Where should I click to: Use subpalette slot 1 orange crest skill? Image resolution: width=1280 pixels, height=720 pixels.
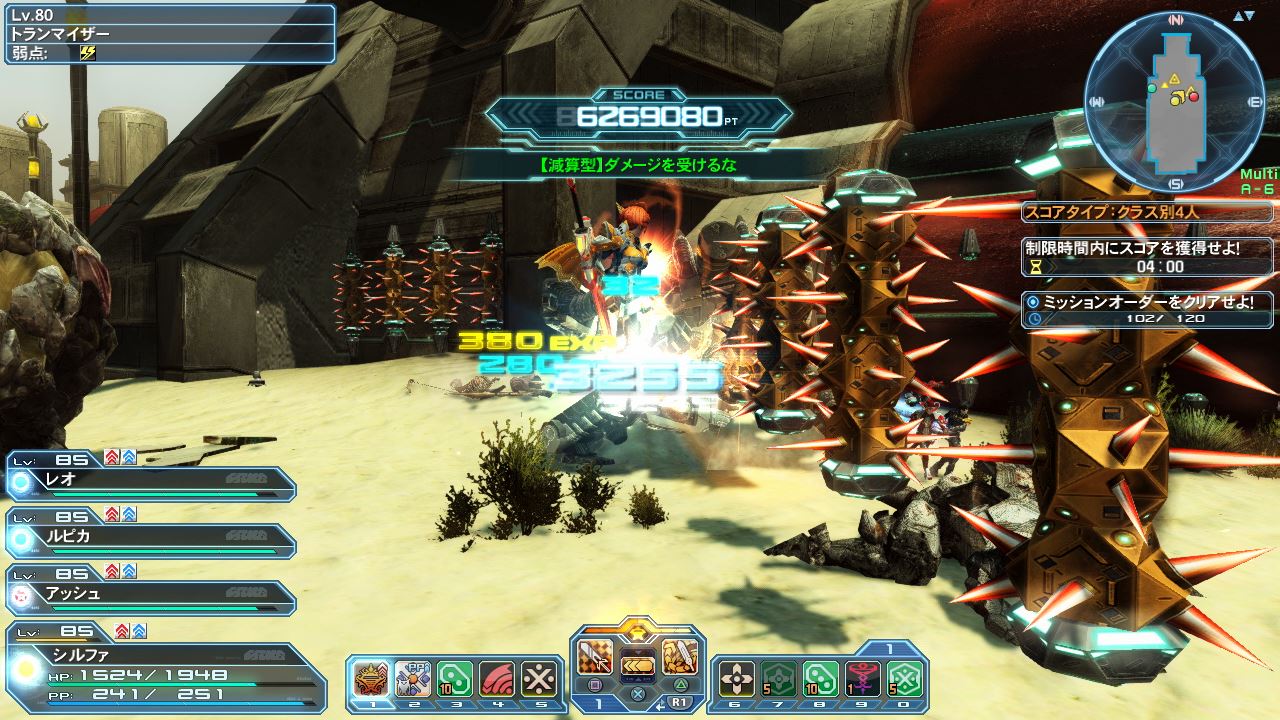[372, 678]
